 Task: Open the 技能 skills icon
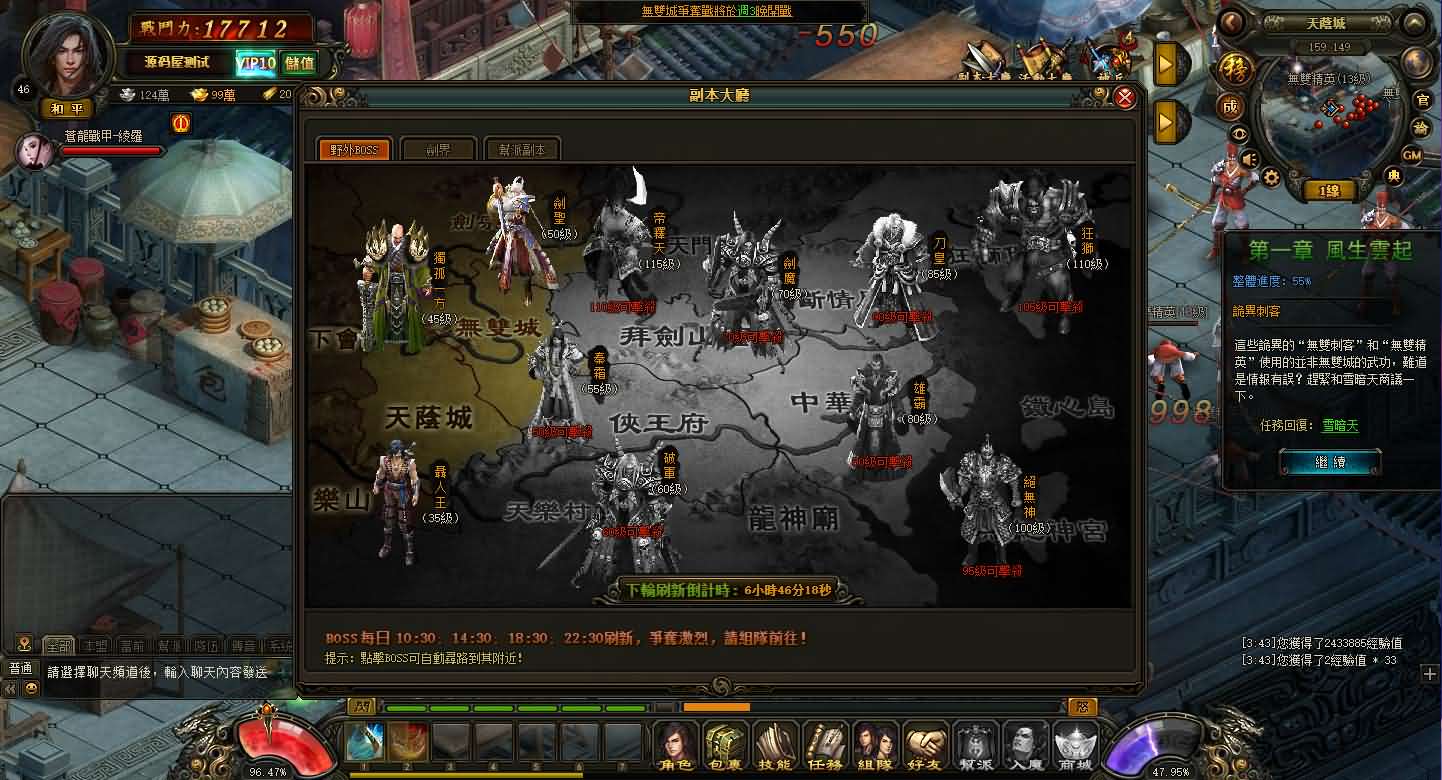[775, 747]
